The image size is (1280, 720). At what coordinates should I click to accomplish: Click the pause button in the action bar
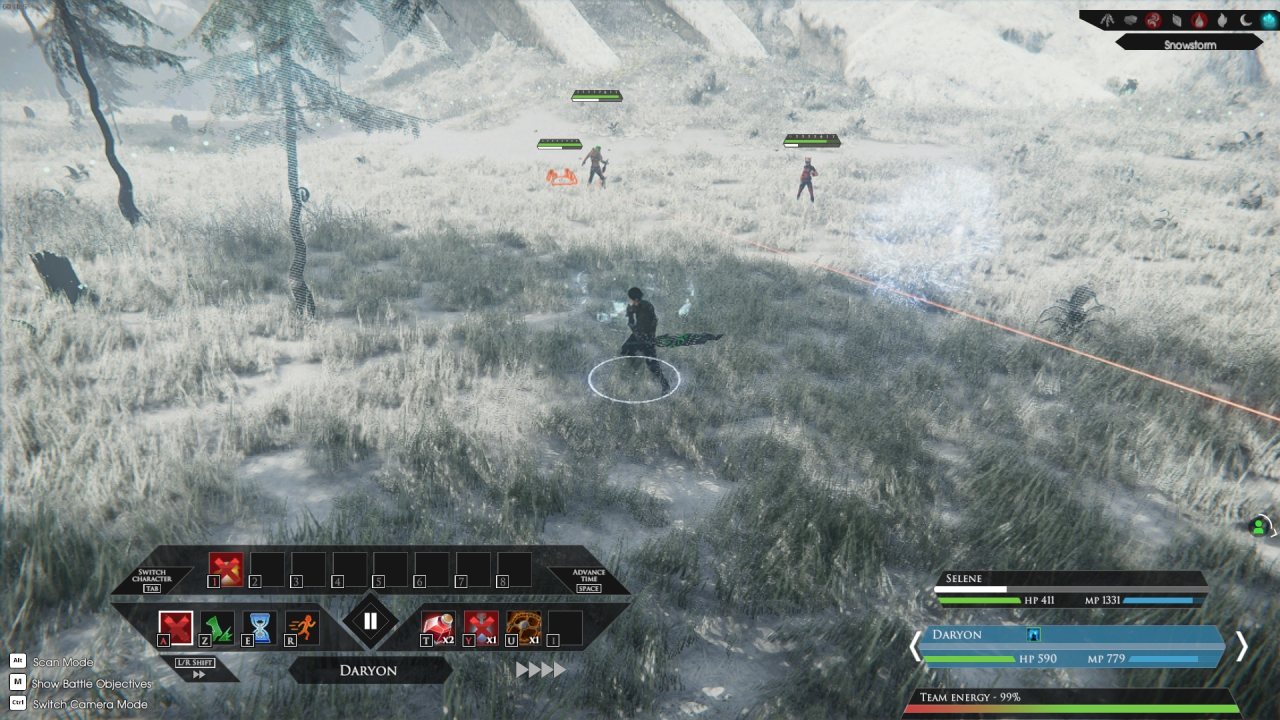370,622
